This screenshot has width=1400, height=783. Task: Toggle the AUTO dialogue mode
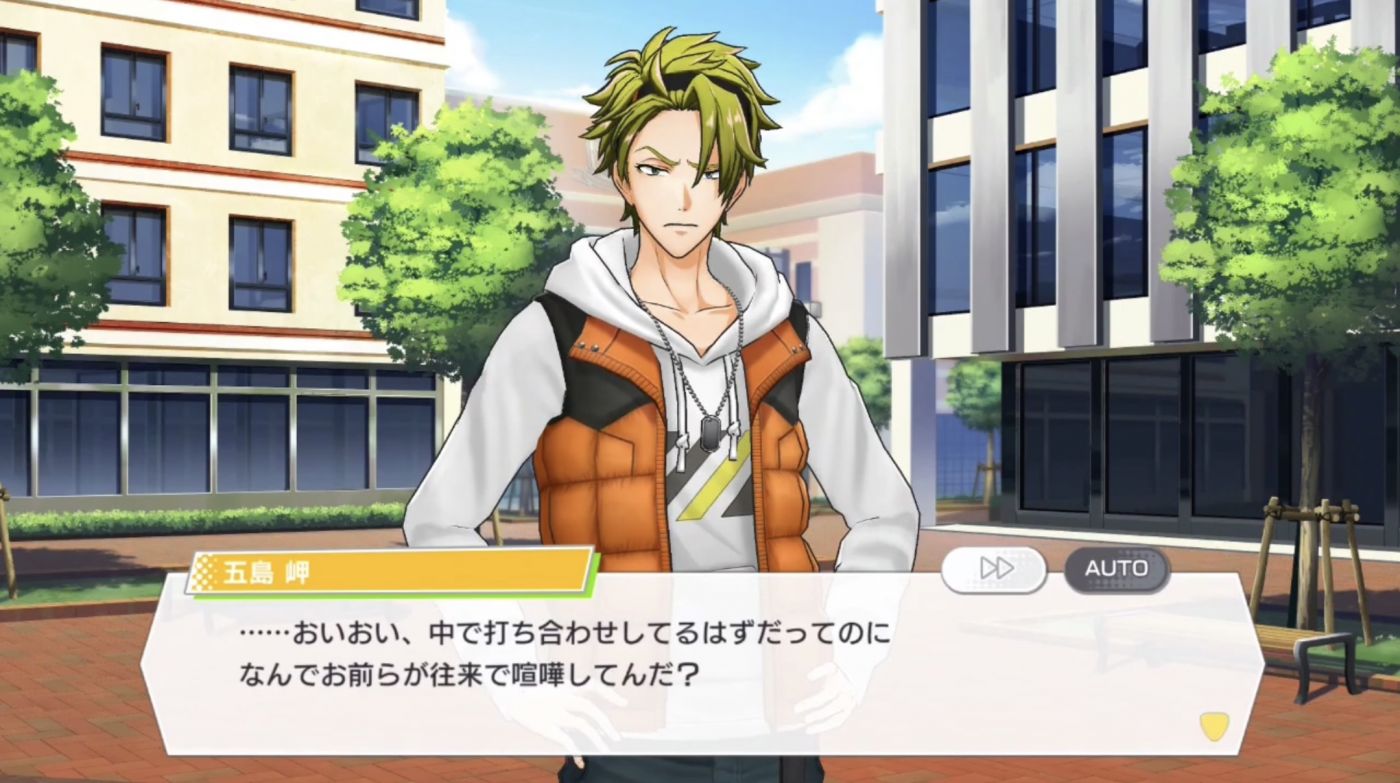pos(1116,569)
